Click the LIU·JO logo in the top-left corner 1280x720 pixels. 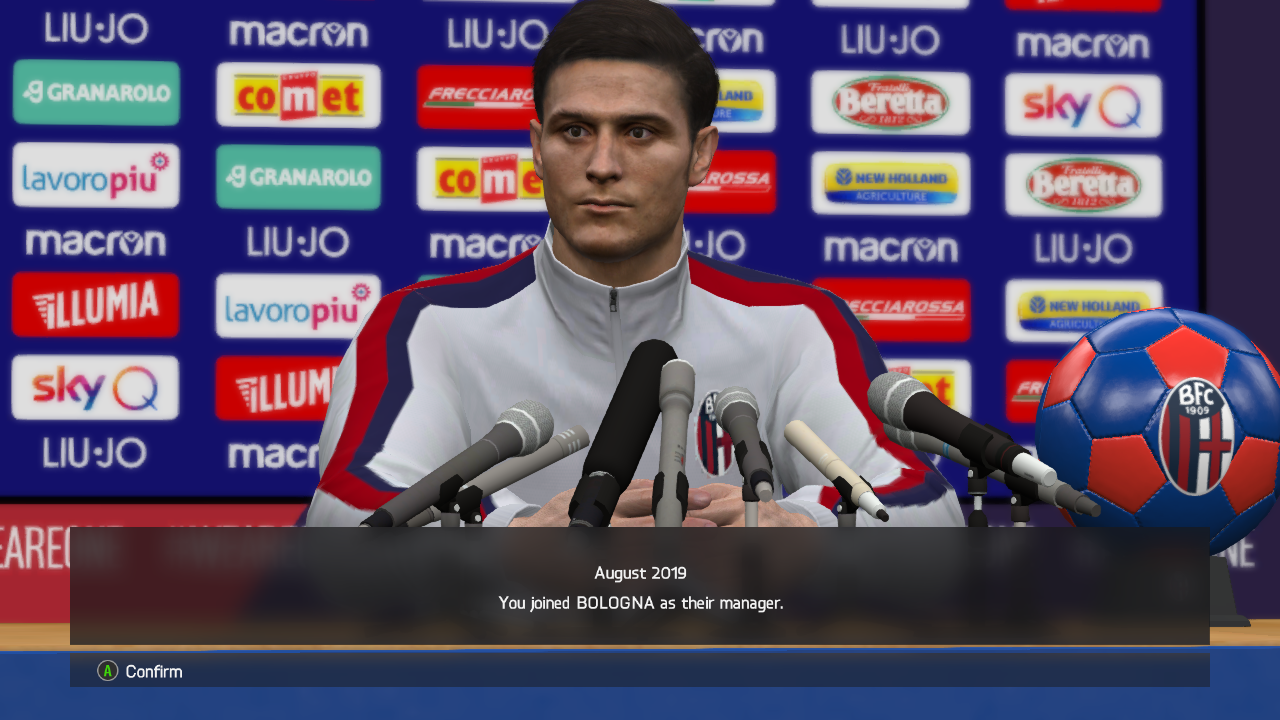[97, 29]
